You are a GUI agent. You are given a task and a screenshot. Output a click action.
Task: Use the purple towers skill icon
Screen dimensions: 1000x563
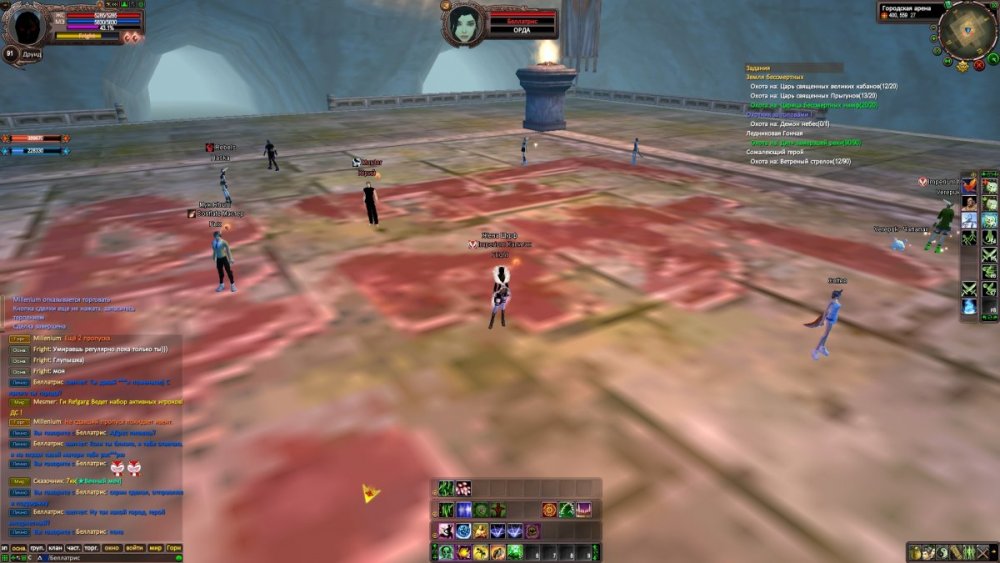click(x=583, y=510)
